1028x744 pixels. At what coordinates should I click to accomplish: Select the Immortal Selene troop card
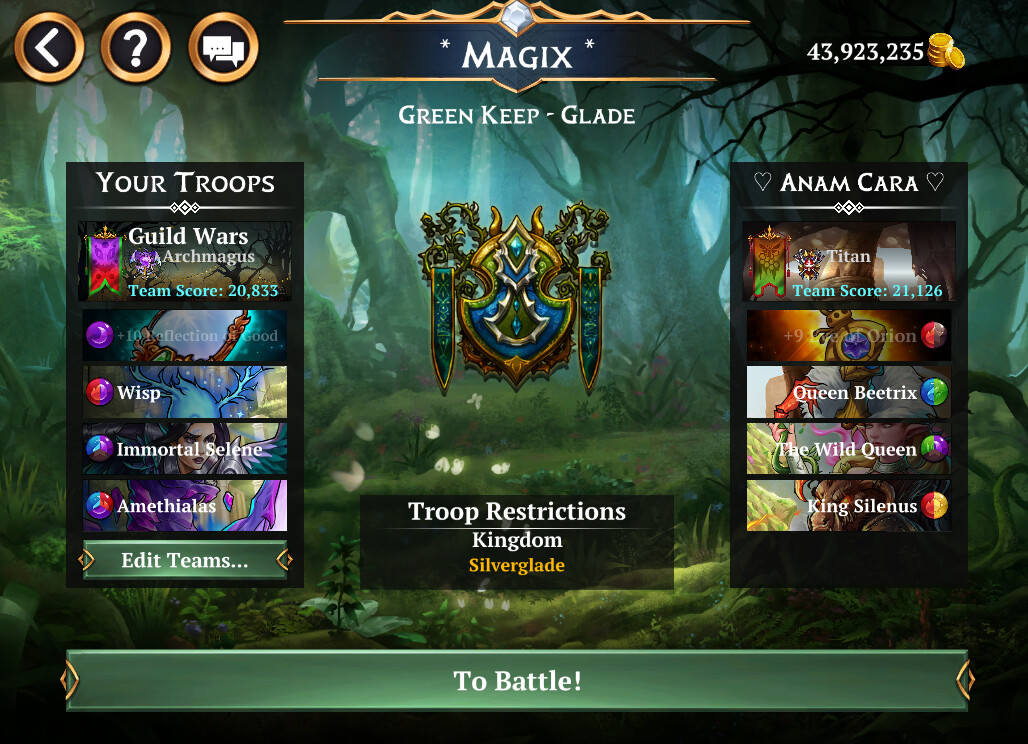coord(185,449)
